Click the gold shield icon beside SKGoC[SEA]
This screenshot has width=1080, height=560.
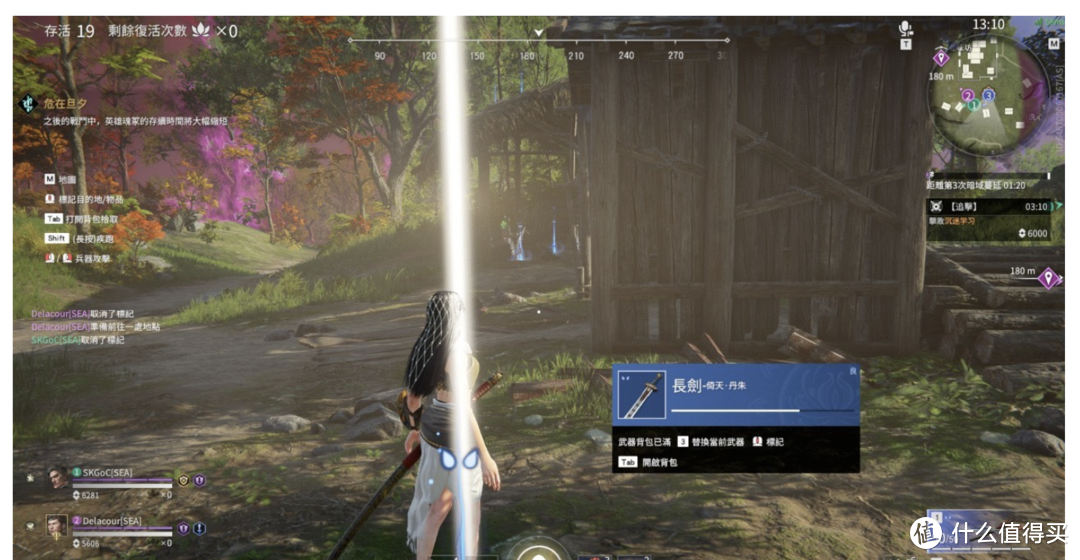(184, 481)
